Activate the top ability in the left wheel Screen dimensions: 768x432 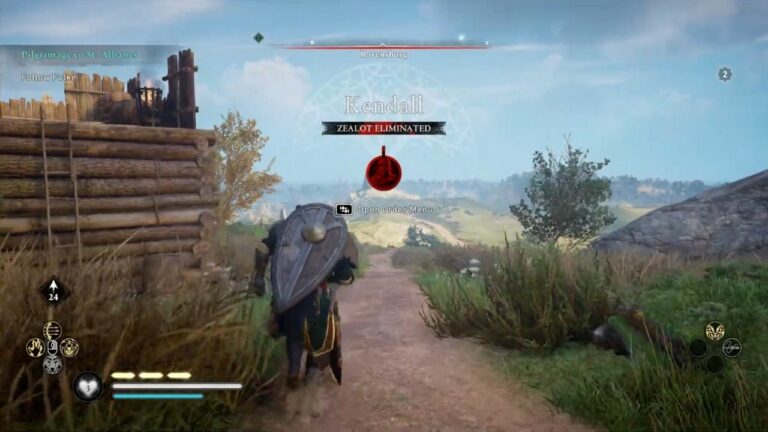point(53,329)
